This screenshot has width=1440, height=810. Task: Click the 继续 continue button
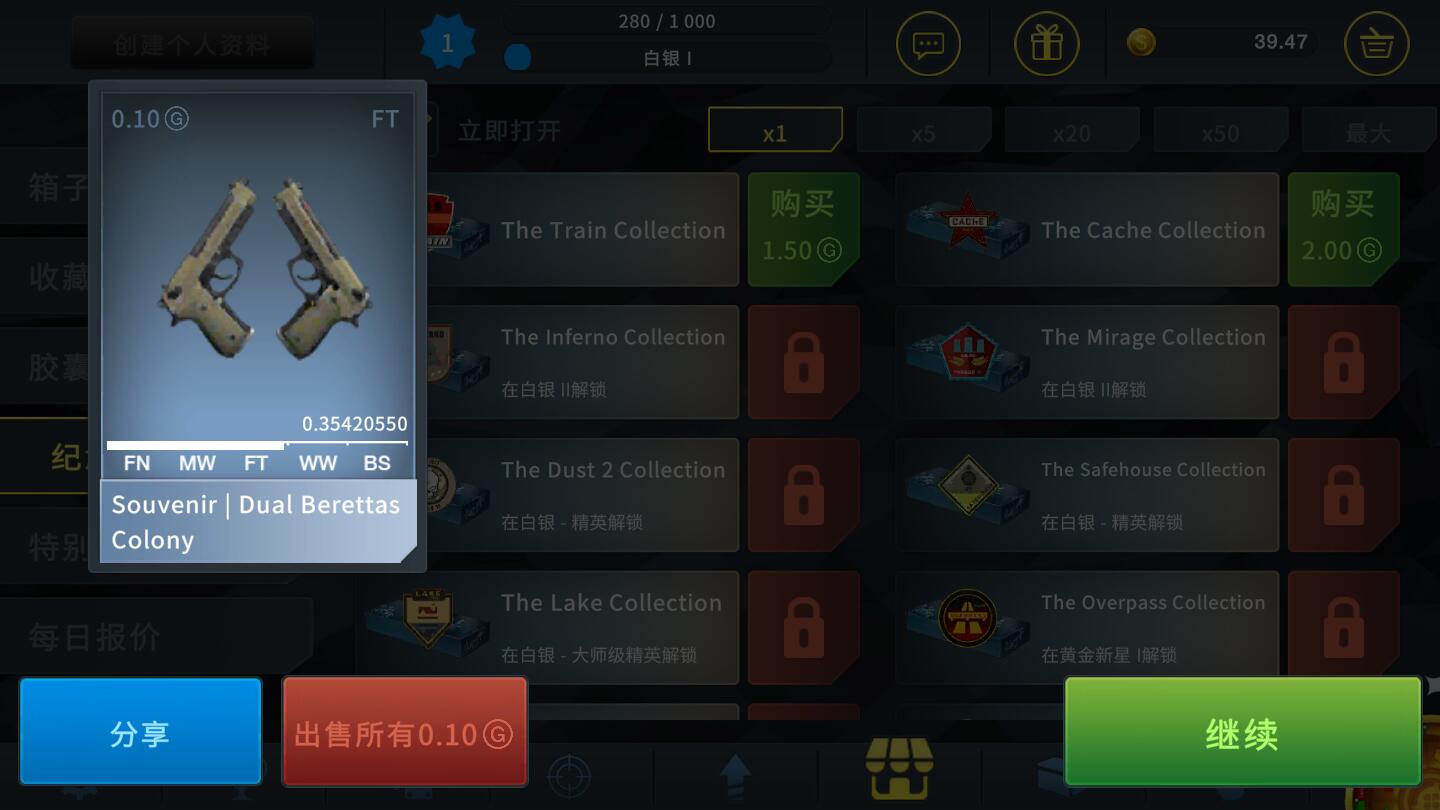click(1242, 731)
